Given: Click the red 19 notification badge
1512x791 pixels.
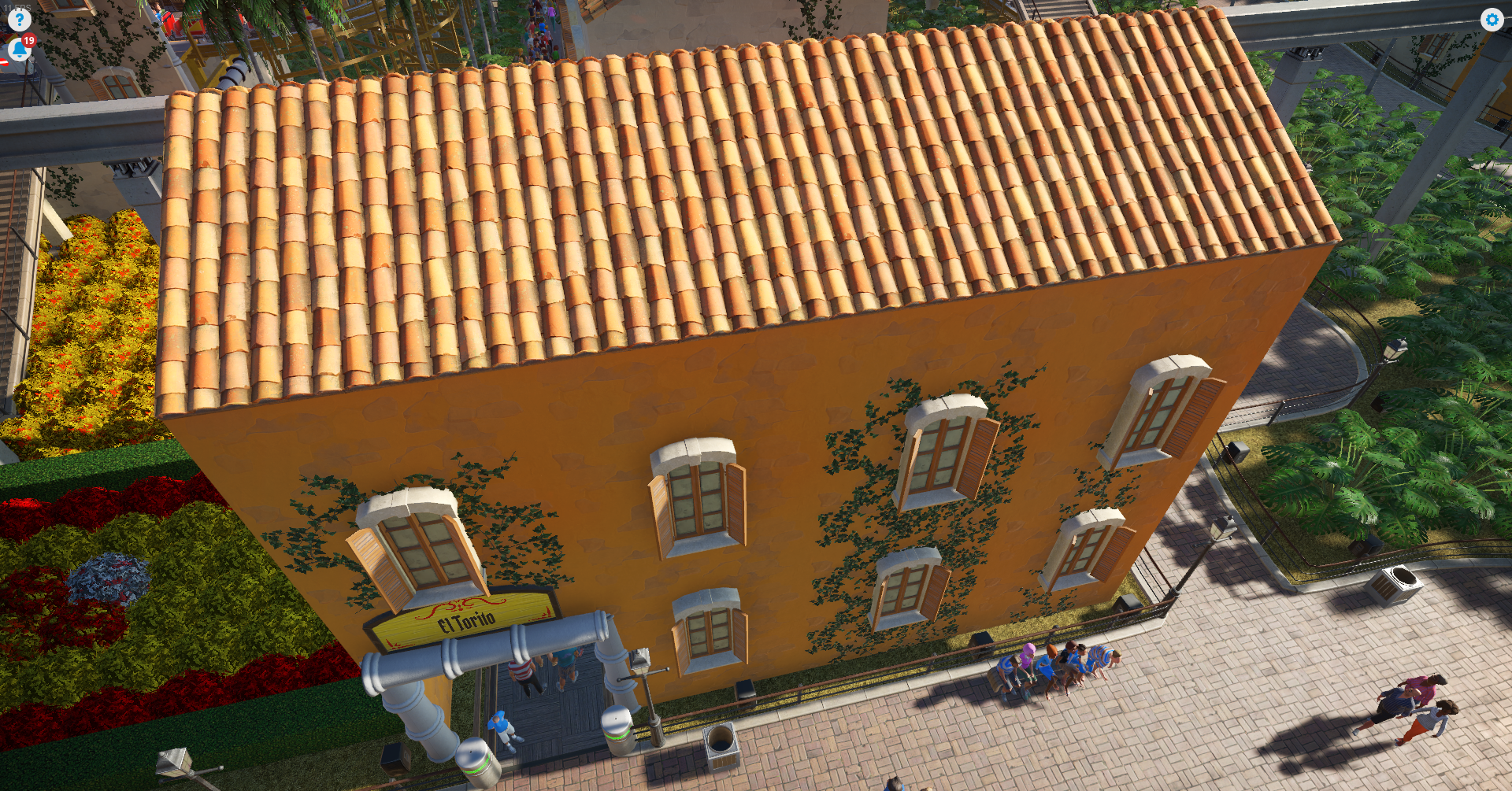Looking at the screenshot, I should pos(31,40).
